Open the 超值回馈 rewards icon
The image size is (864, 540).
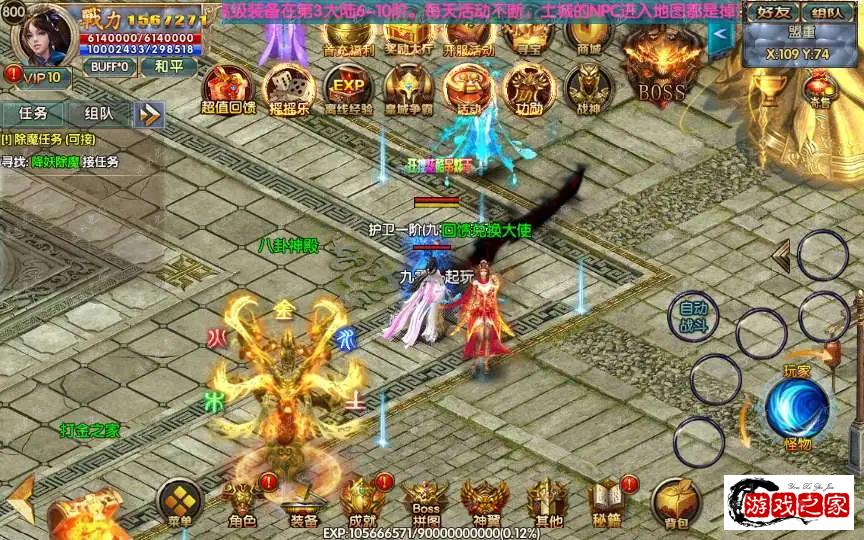[x=228, y=89]
